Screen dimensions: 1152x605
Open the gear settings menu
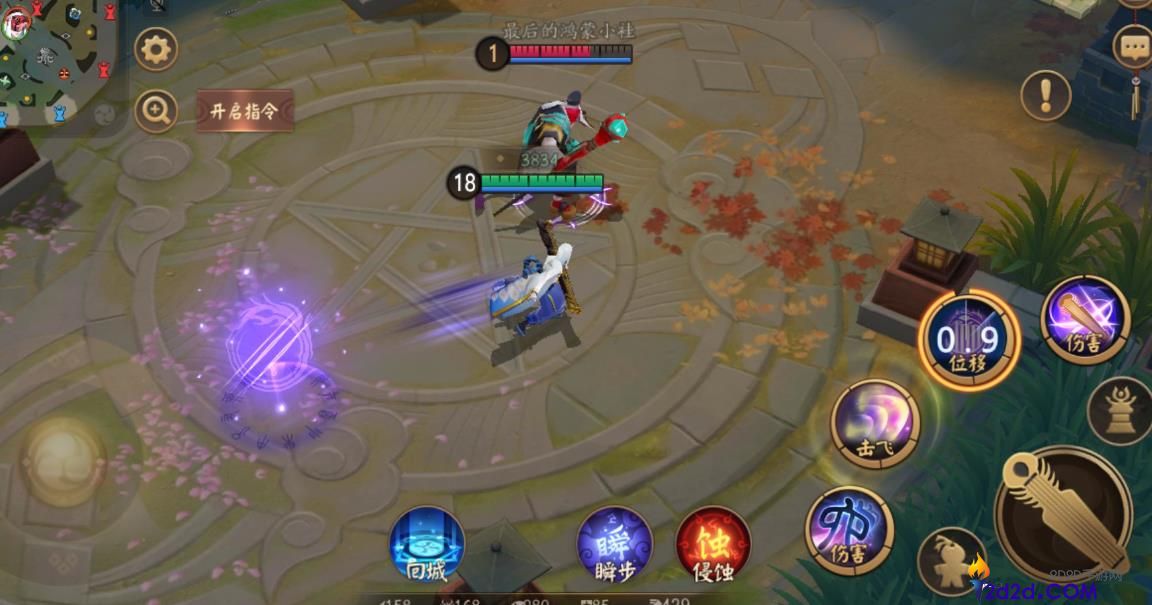tap(156, 49)
